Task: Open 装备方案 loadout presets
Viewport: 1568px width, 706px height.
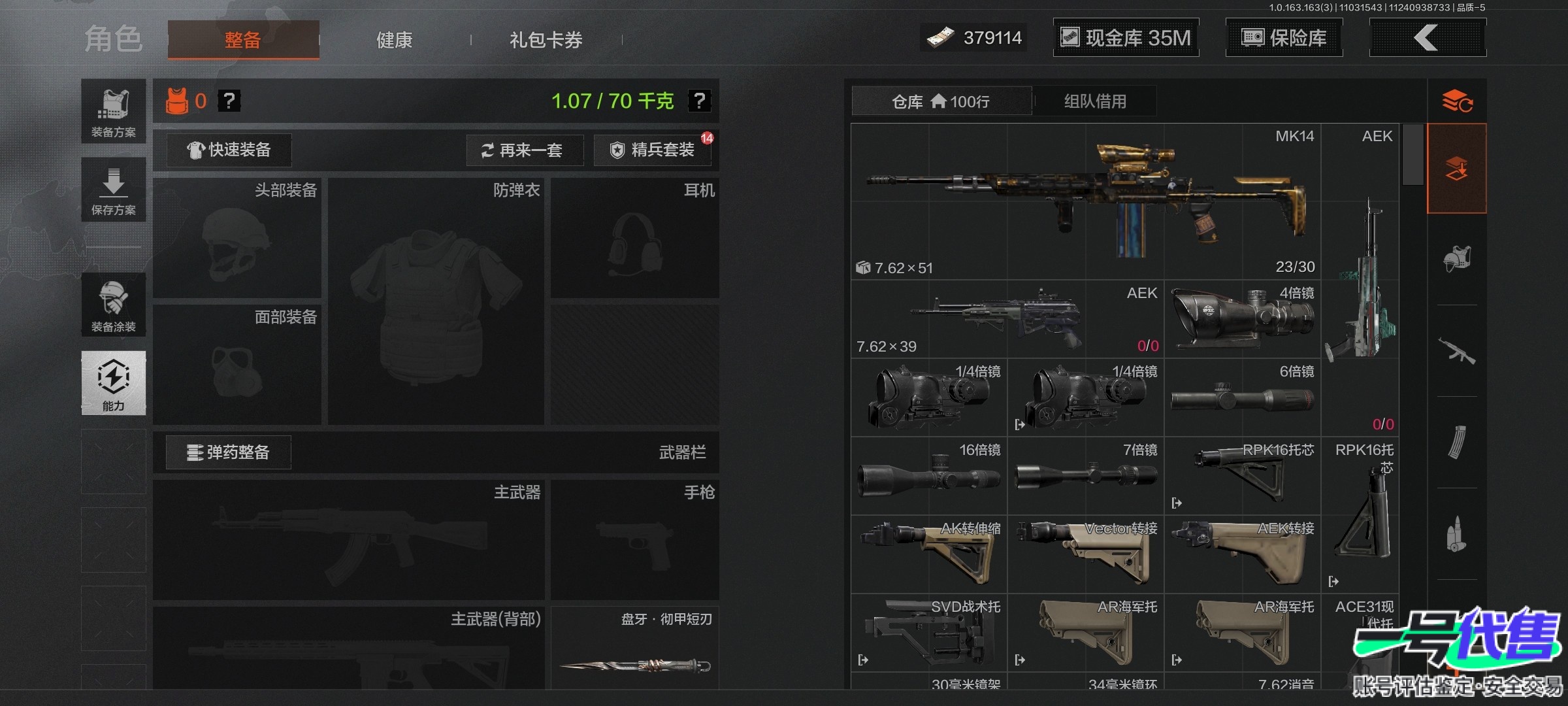Action: (114, 111)
